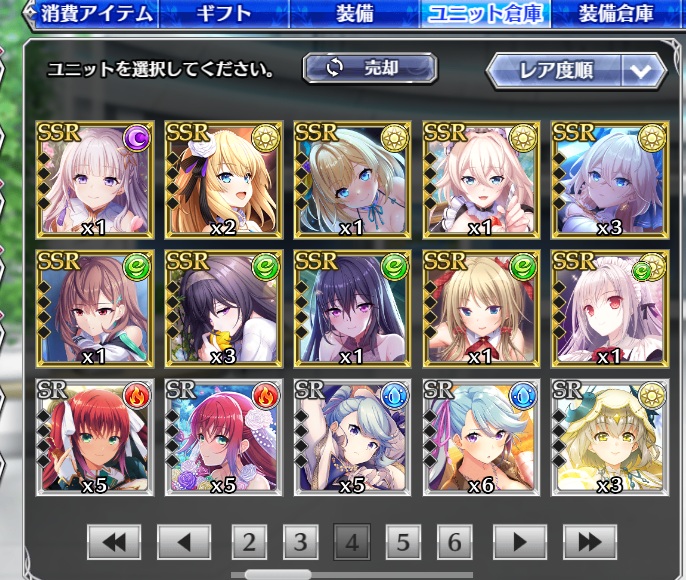Open the レア度順 sort dropdown

pyautogui.click(x=576, y=70)
